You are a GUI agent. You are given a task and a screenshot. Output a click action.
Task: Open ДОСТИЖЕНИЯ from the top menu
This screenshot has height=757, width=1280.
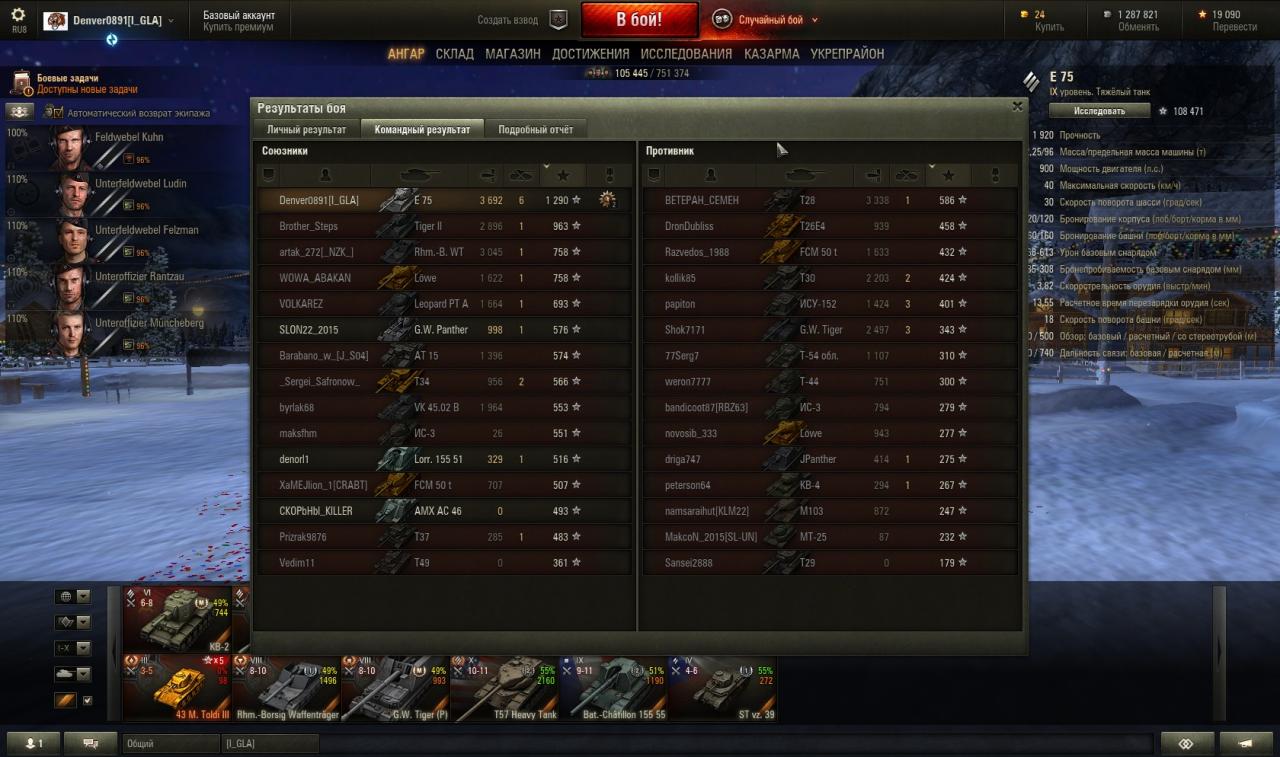[x=590, y=54]
